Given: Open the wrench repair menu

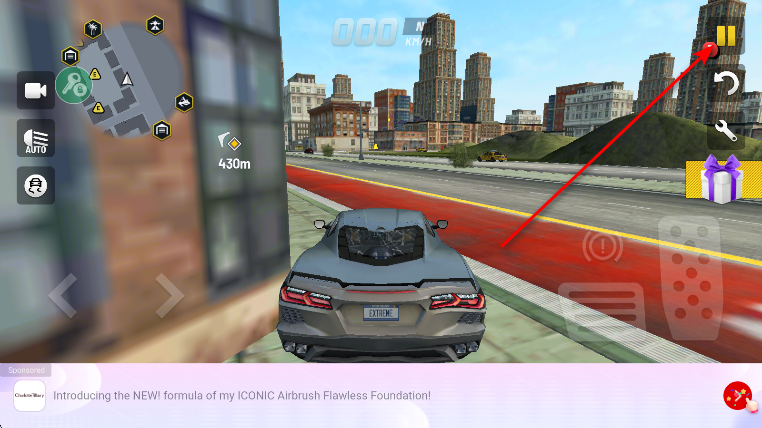Looking at the screenshot, I should [726, 130].
